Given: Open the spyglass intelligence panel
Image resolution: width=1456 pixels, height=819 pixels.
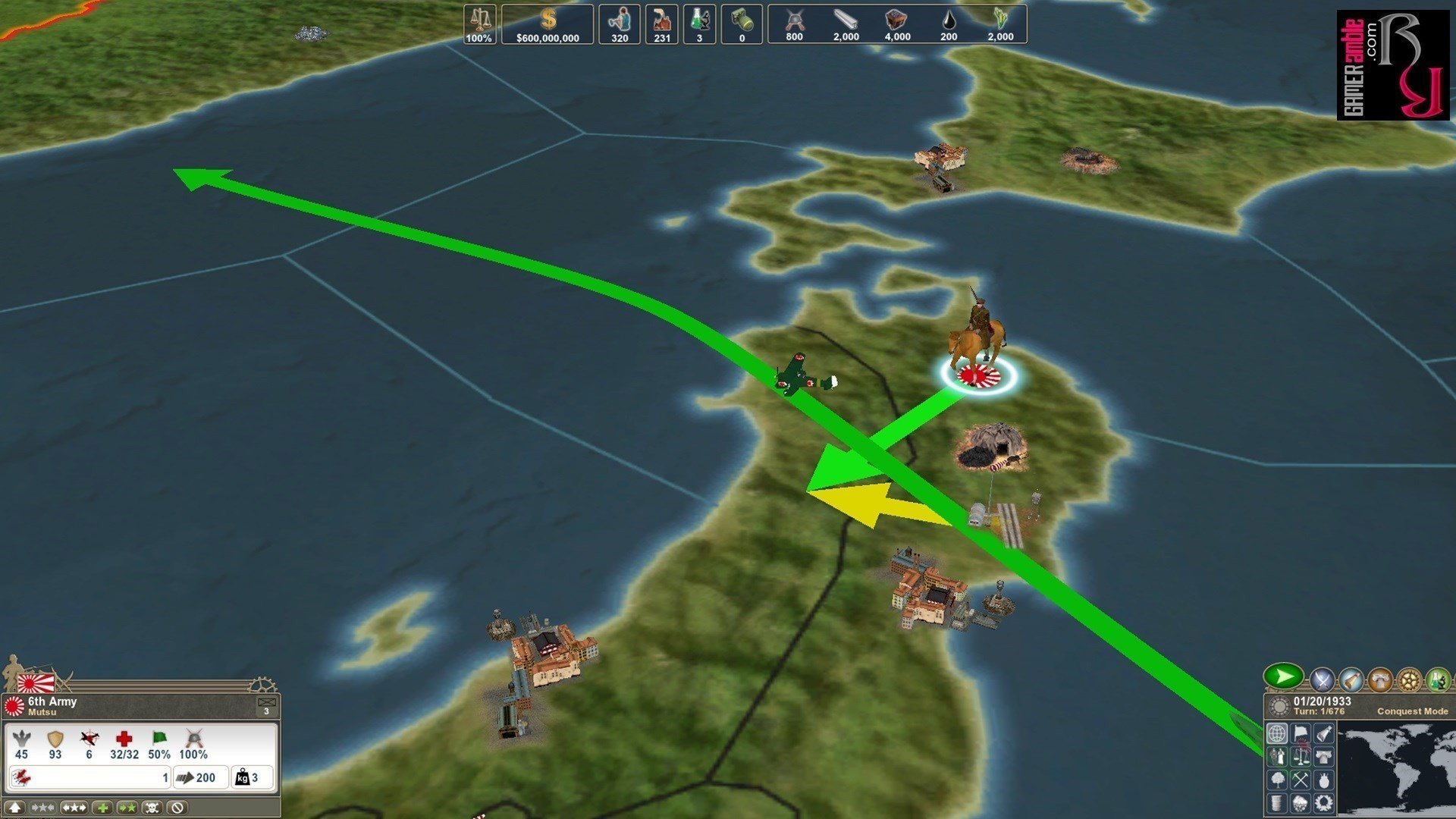Looking at the screenshot, I should pos(1351,679).
